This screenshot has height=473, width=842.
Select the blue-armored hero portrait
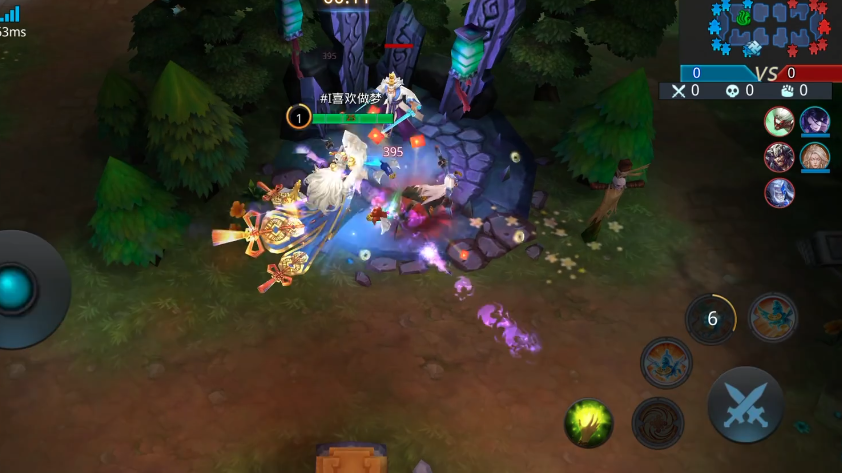pos(780,192)
